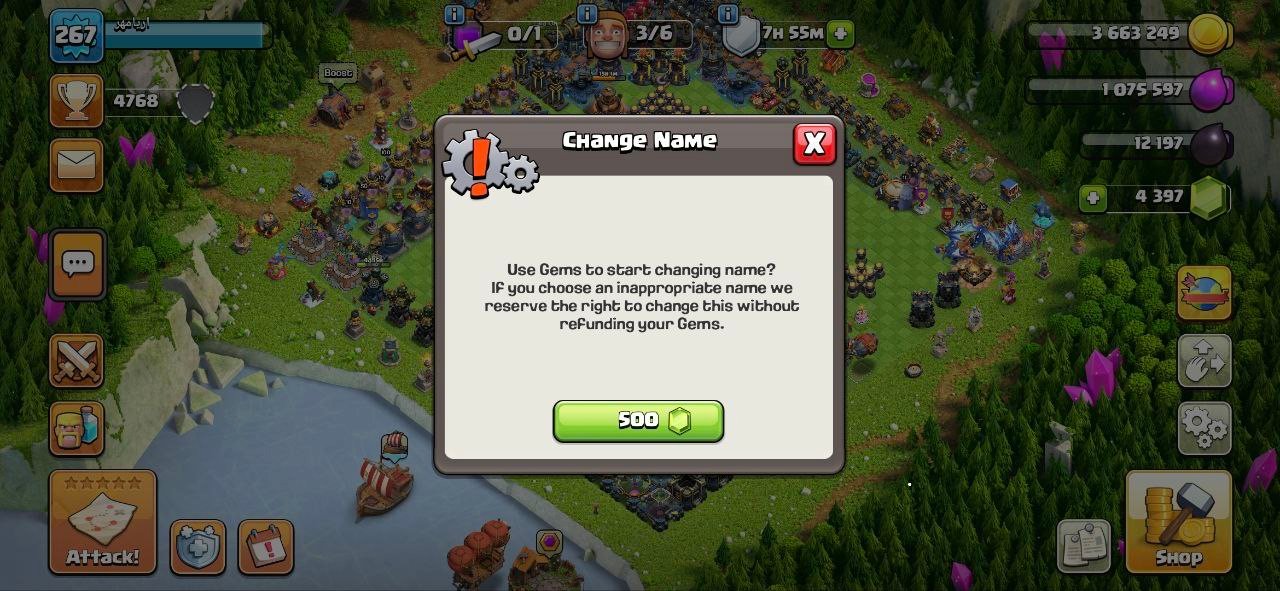Open the Attack! map
This screenshot has height=591, width=1280.
tap(103, 522)
